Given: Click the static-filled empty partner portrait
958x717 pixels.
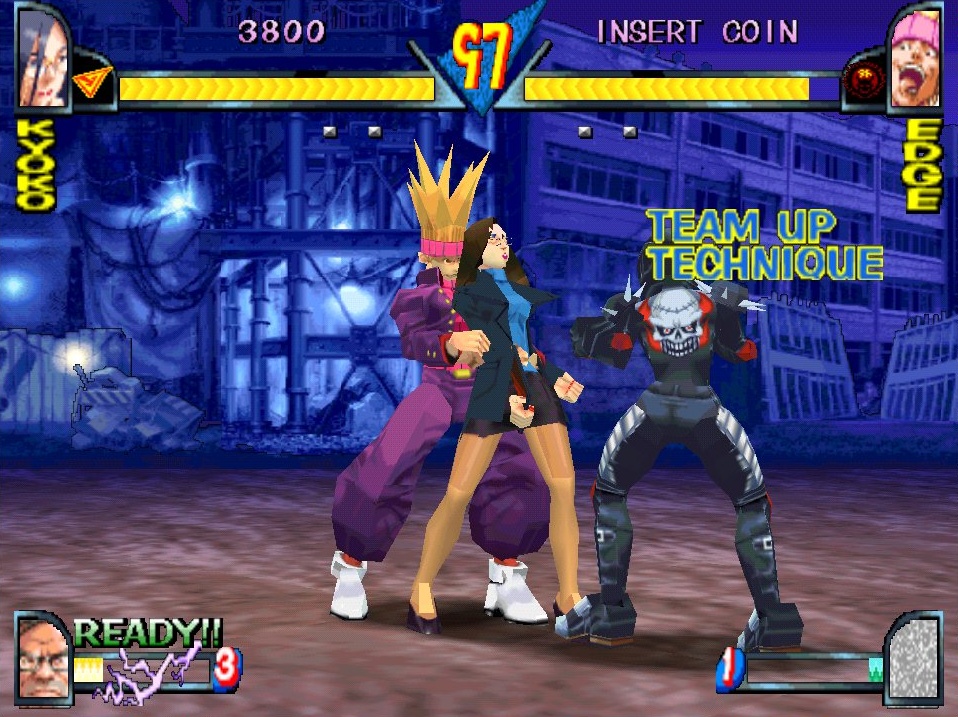Looking at the screenshot, I should 914,660.
